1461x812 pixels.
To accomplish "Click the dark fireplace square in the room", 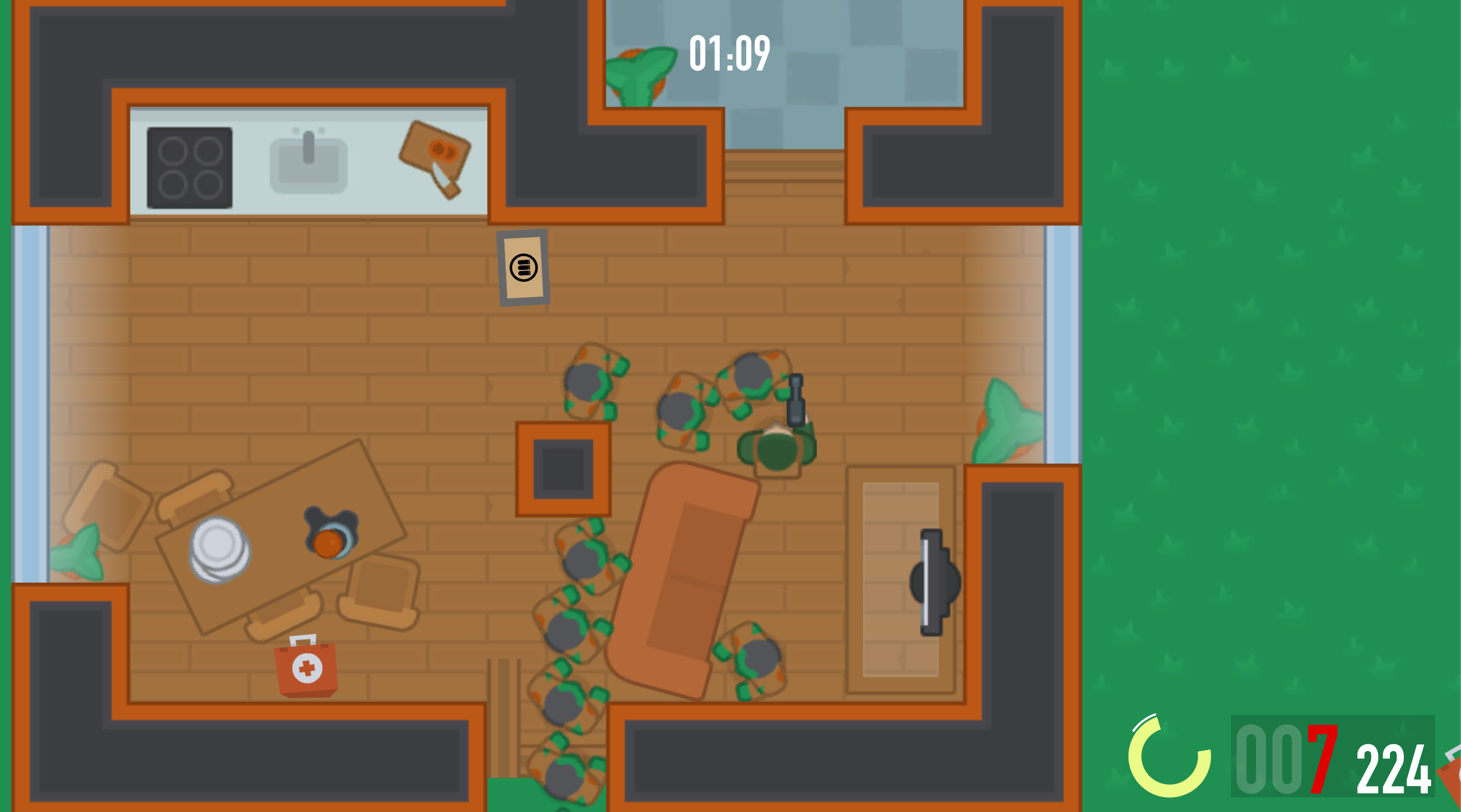I will pyautogui.click(x=563, y=469).
